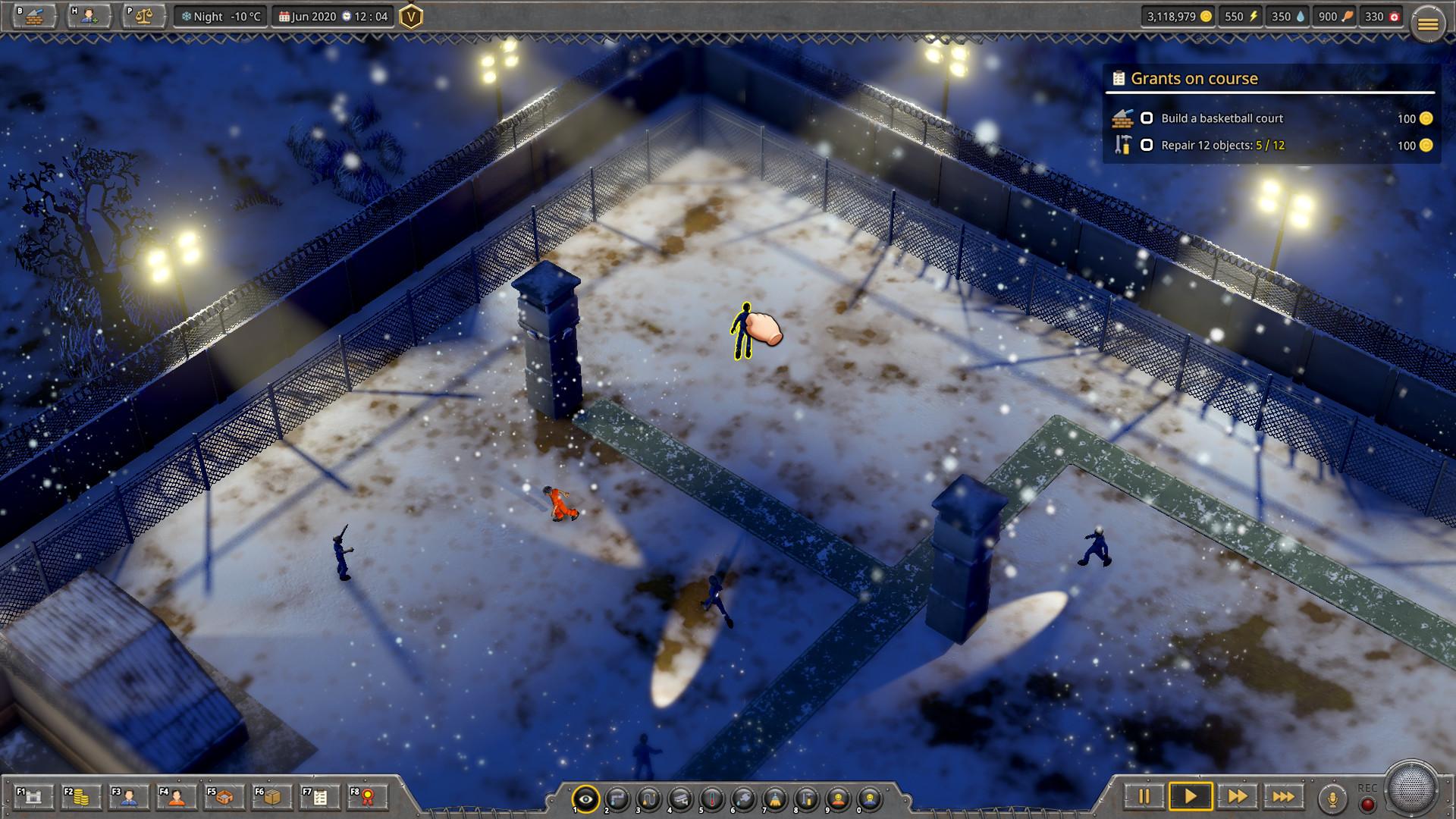Set game speed to triple fast-forward
This screenshot has height=819, width=1456.
[x=1283, y=796]
